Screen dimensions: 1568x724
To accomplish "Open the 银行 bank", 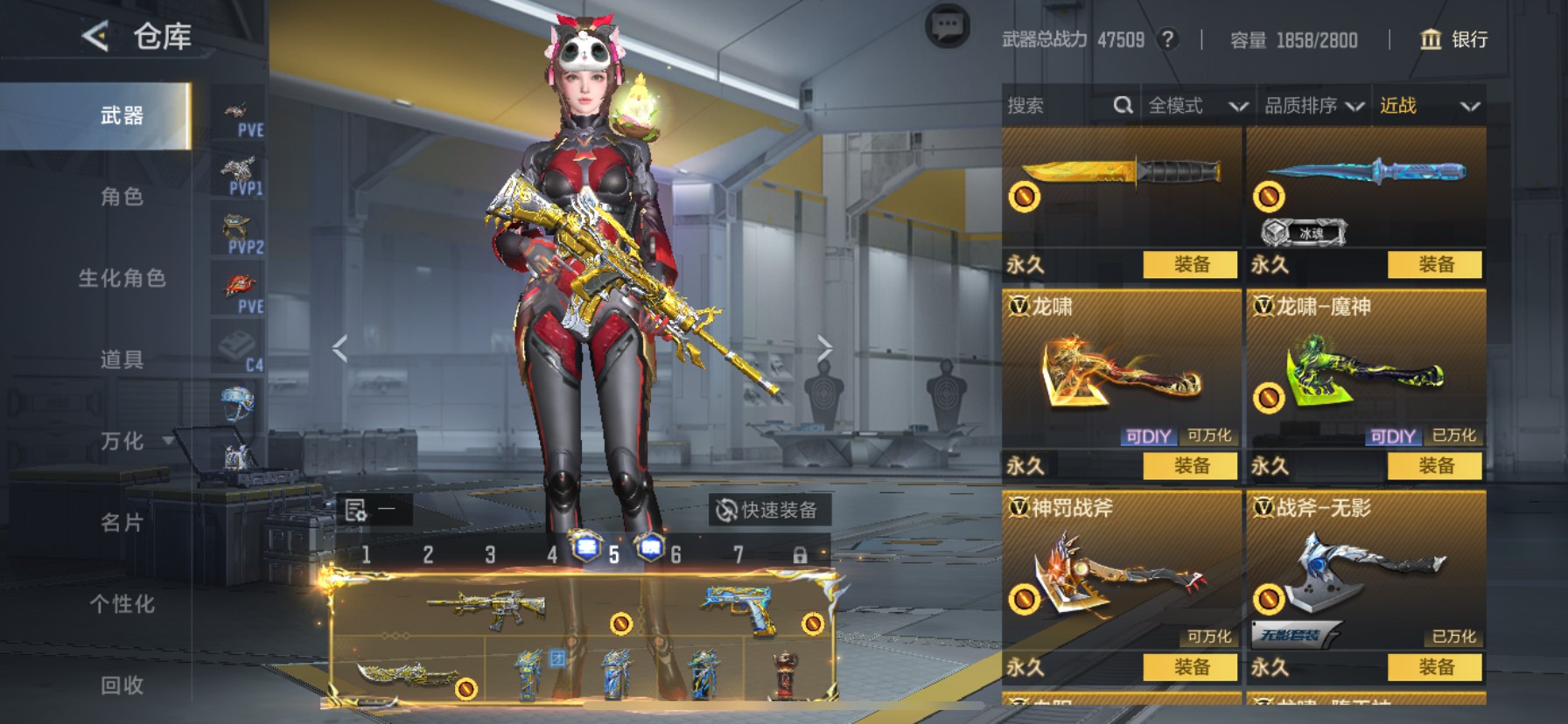I will tap(1453, 39).
